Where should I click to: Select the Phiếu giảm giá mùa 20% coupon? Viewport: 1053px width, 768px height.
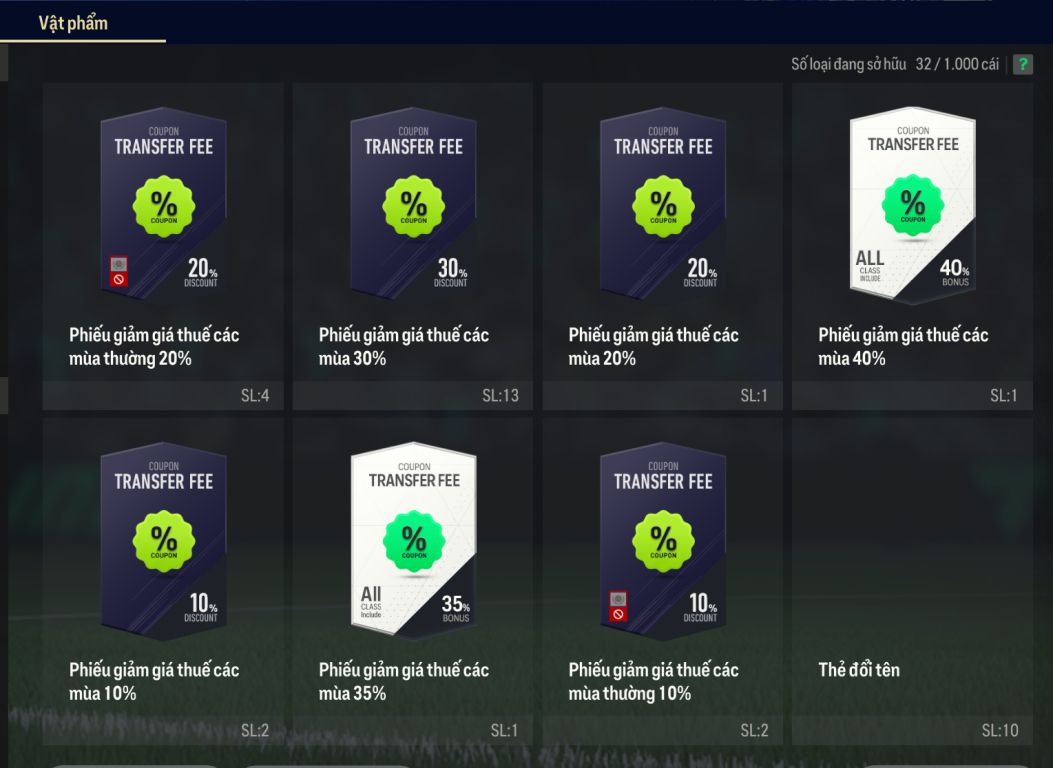pos(663,246)
